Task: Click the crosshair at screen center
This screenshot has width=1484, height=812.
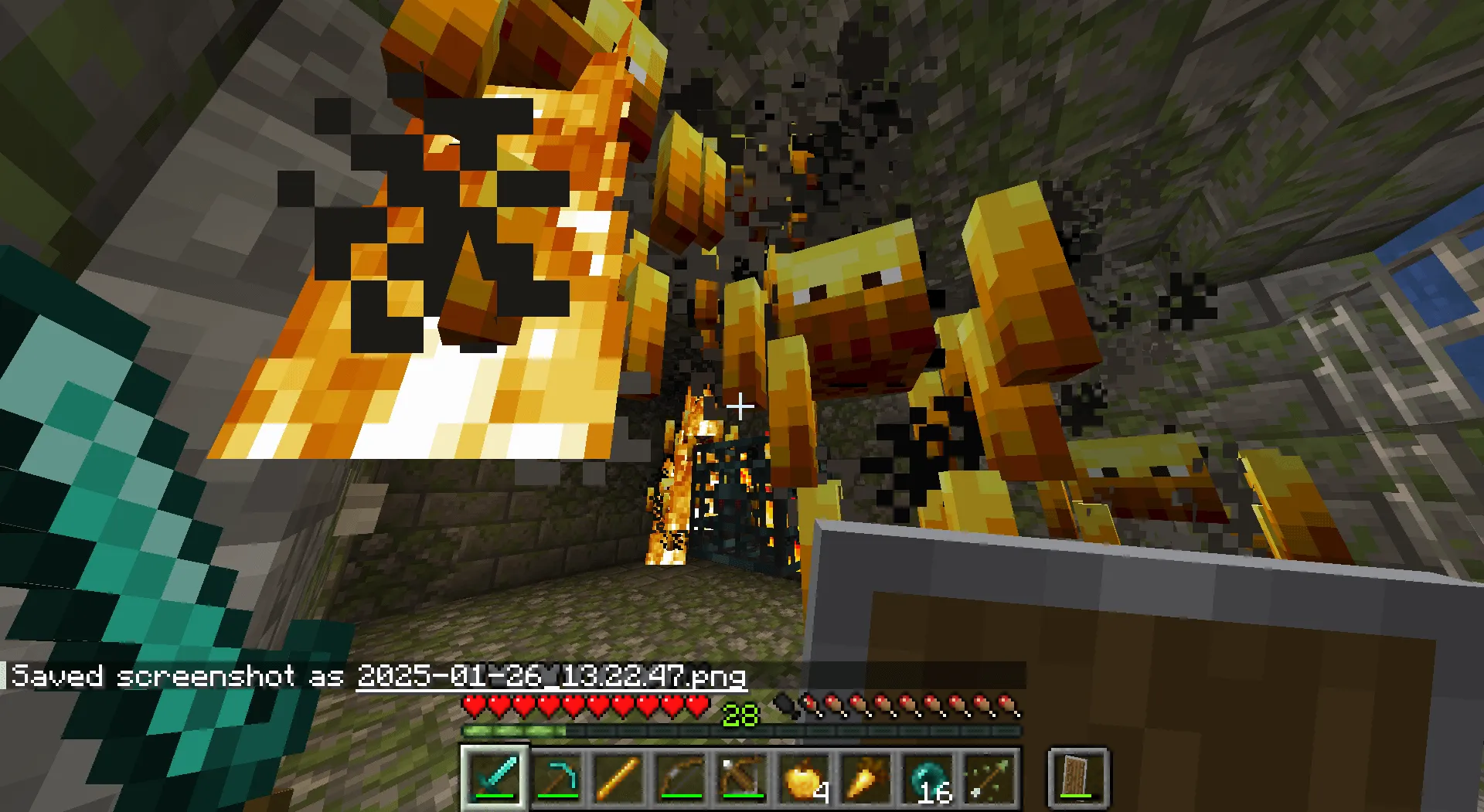Action: [740, 408]
